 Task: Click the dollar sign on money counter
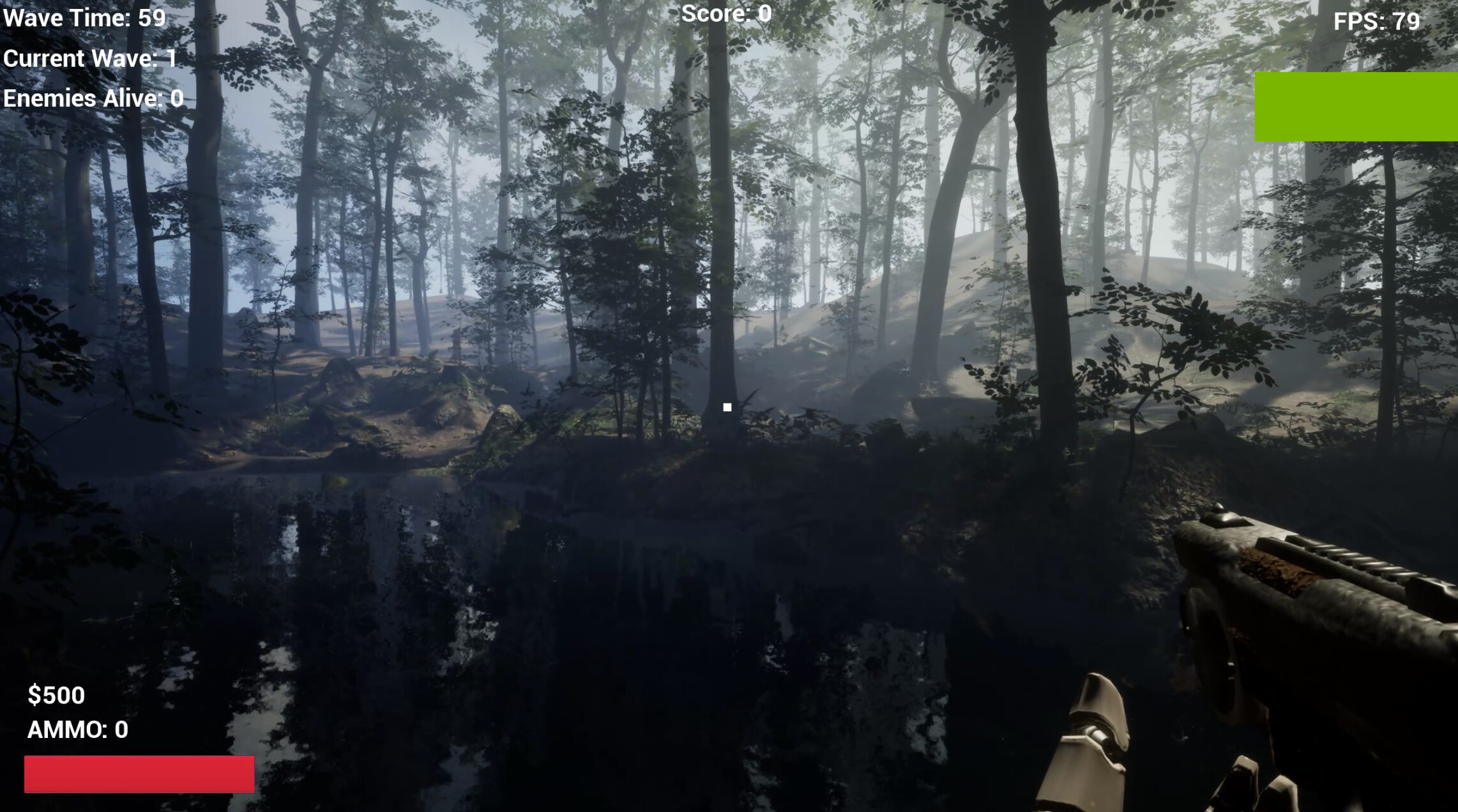[35, 695]
